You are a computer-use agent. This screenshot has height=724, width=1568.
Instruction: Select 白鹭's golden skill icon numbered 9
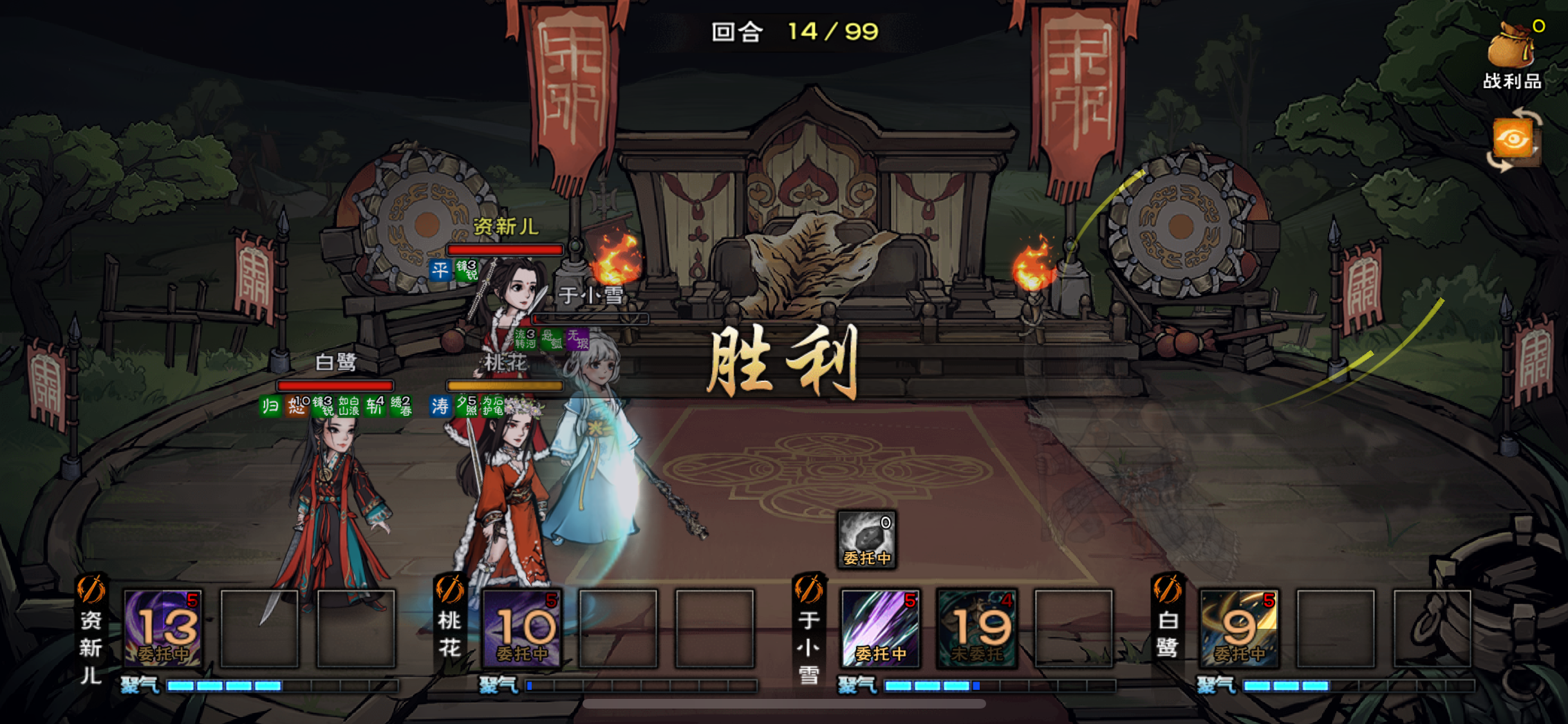click(1239, 627)
